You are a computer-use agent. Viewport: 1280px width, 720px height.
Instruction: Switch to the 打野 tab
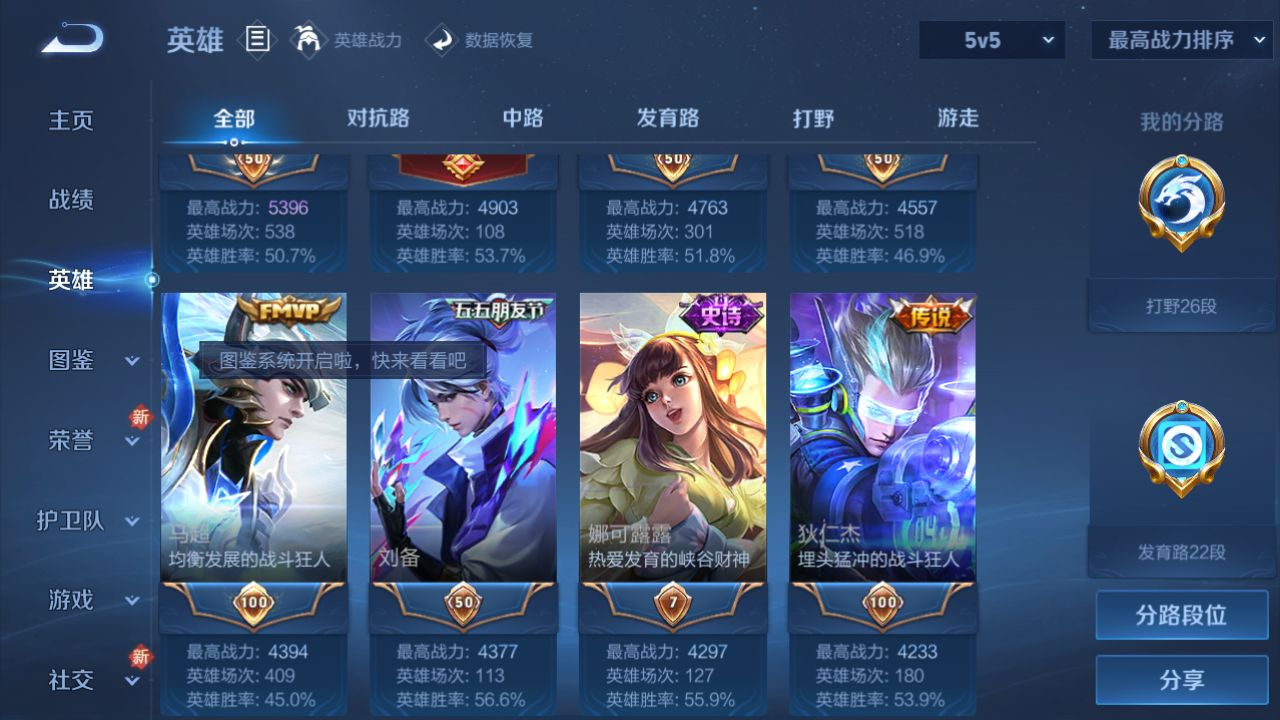(813, 118)
